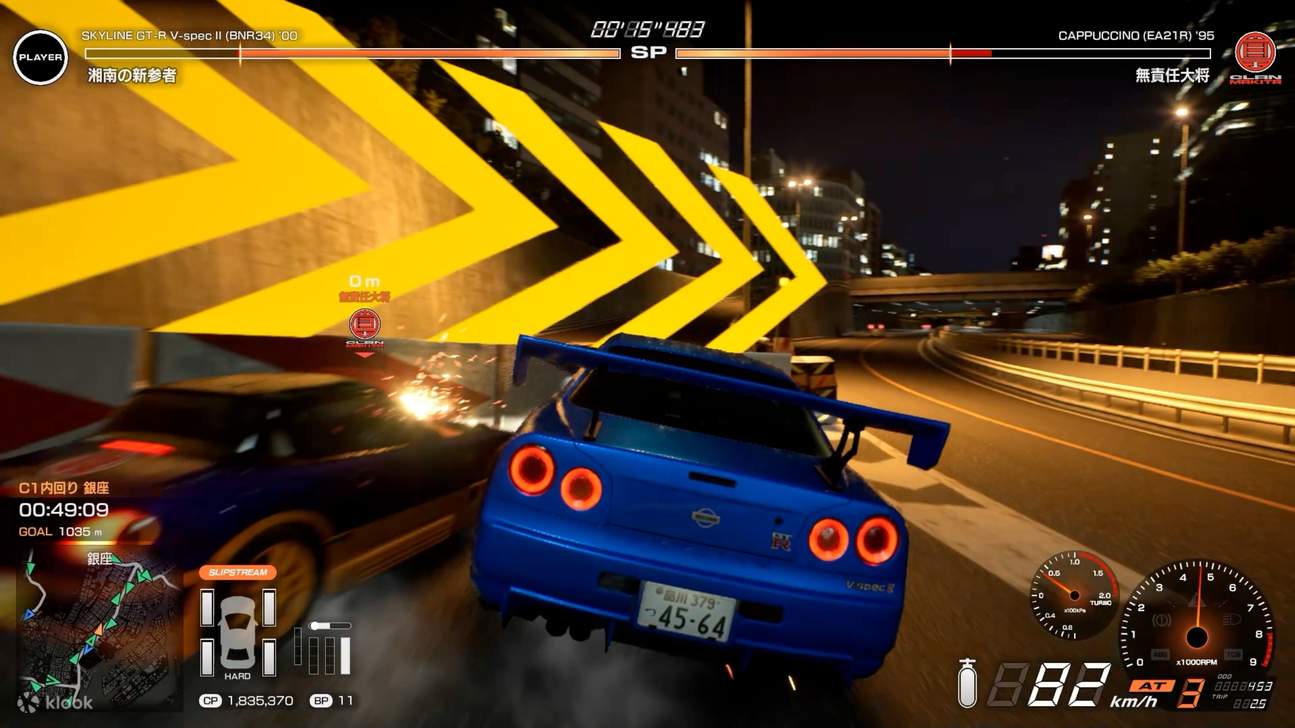
Task: Select the tire condition car diagram
Action: coord(238,632)
